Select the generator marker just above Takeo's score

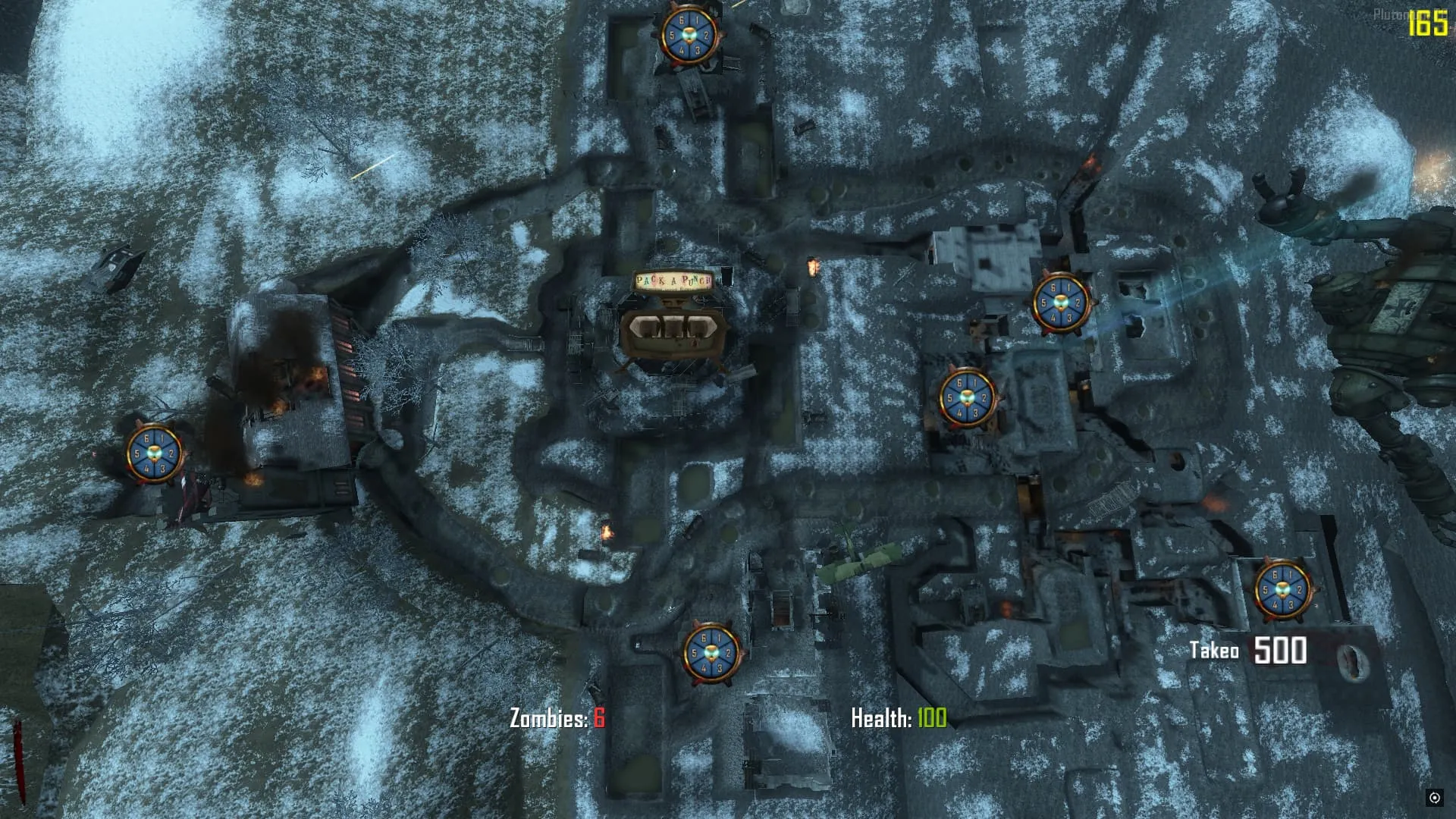(x=1282, y=589)
